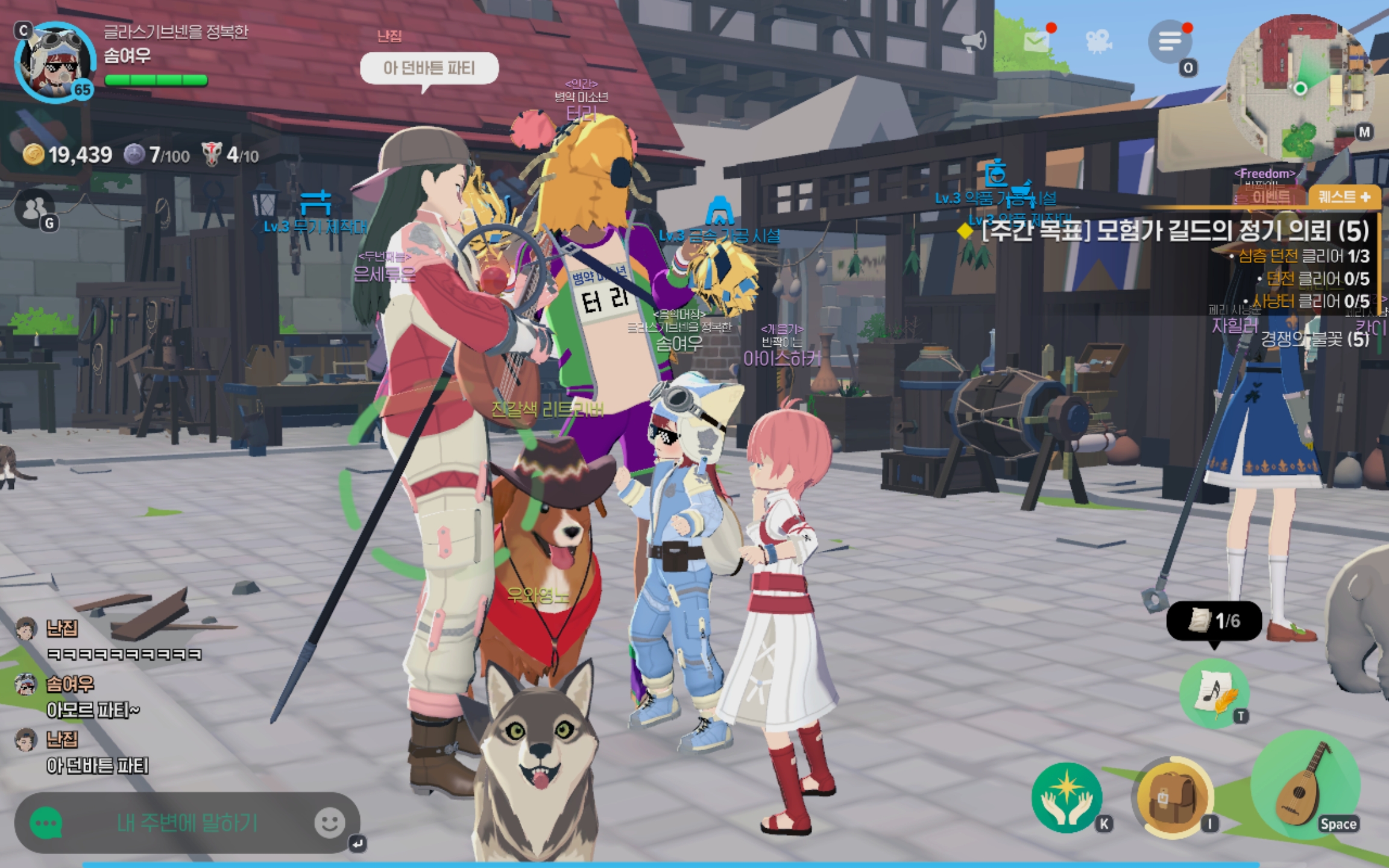1389x868 pixels.
Task: Open the 1/6 sheet music bubble
Action: pos(1214,620)
